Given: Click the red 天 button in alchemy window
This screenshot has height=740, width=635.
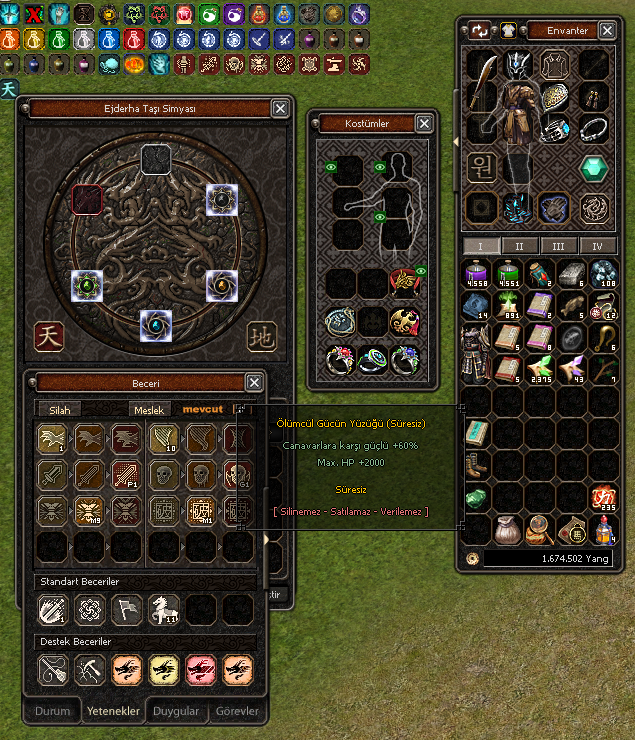Looking at the screenshot, I should click(49, 336).
